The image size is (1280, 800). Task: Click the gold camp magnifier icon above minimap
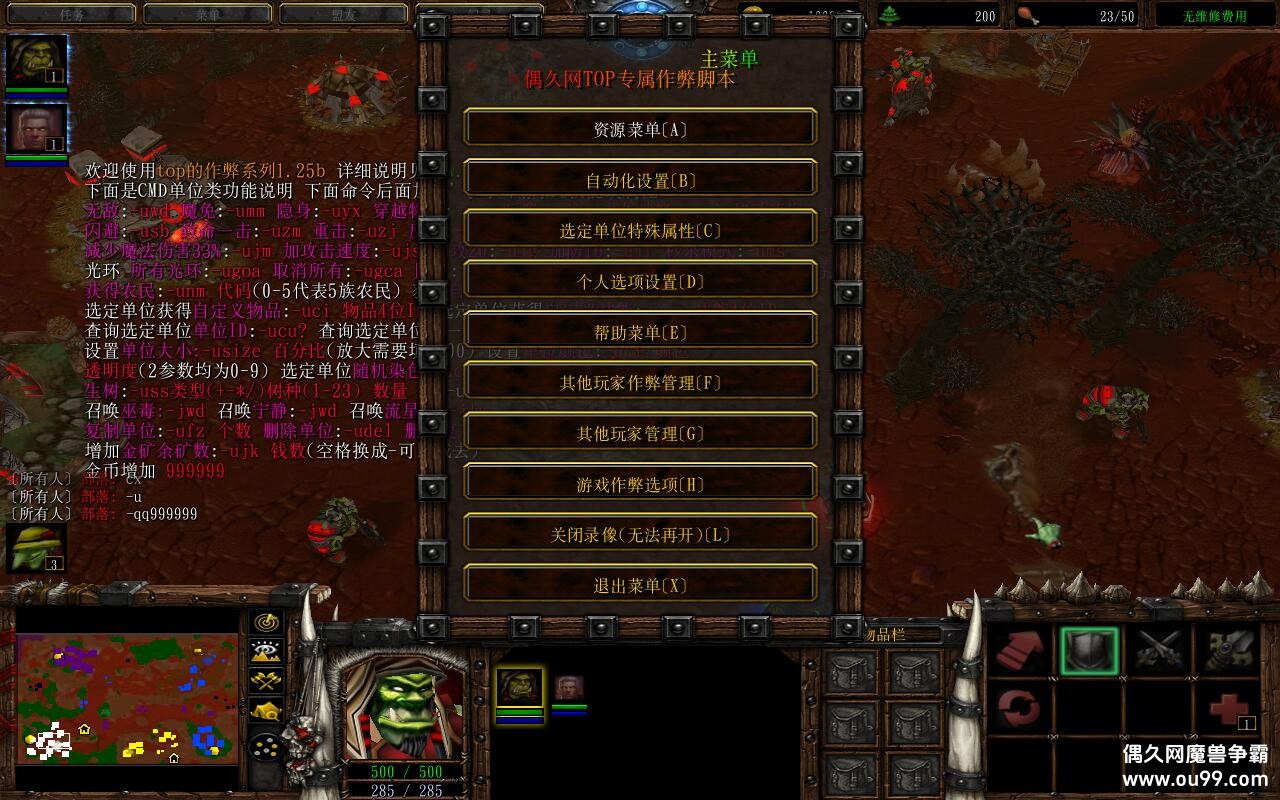265,711
